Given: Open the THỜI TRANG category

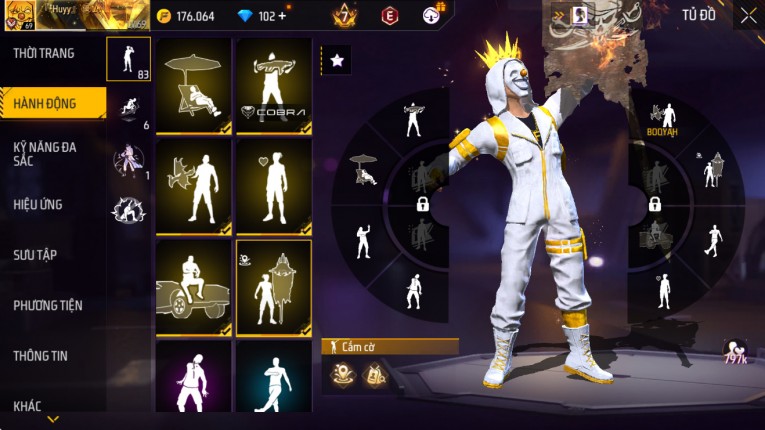Looking at the screenshot, I should [x=45, y=53].
